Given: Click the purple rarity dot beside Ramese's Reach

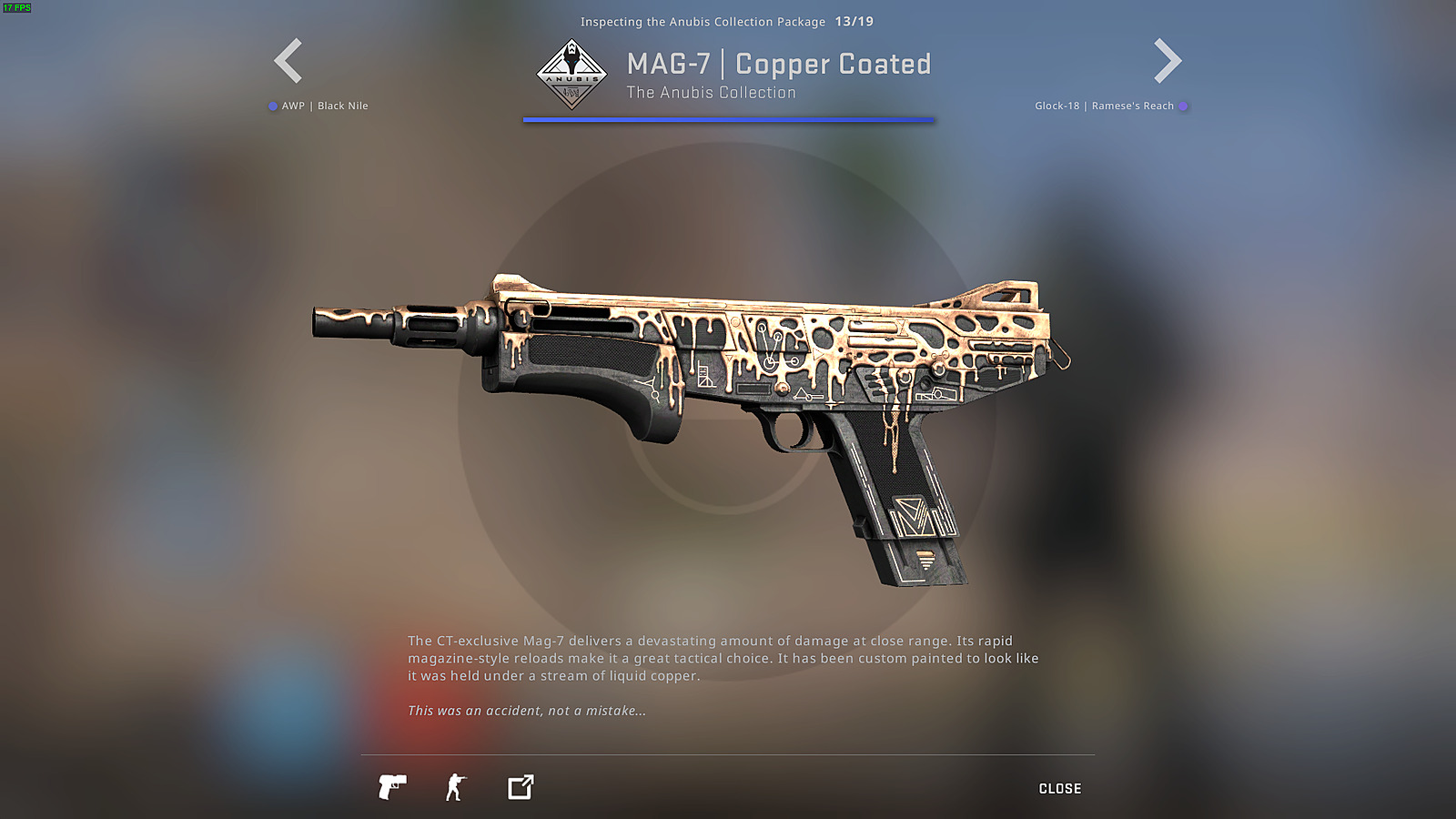Looking at the screenshot, I should pos(1184,106).
